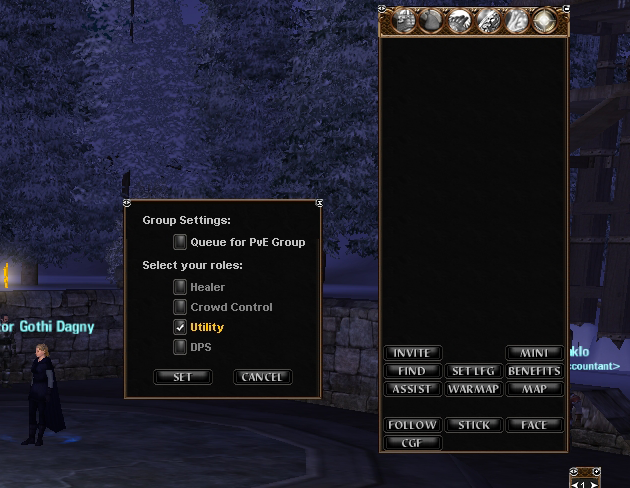Select the Healer role checkbox
The width and height of the screenshot is (630, 488).
tap(180, 287)
